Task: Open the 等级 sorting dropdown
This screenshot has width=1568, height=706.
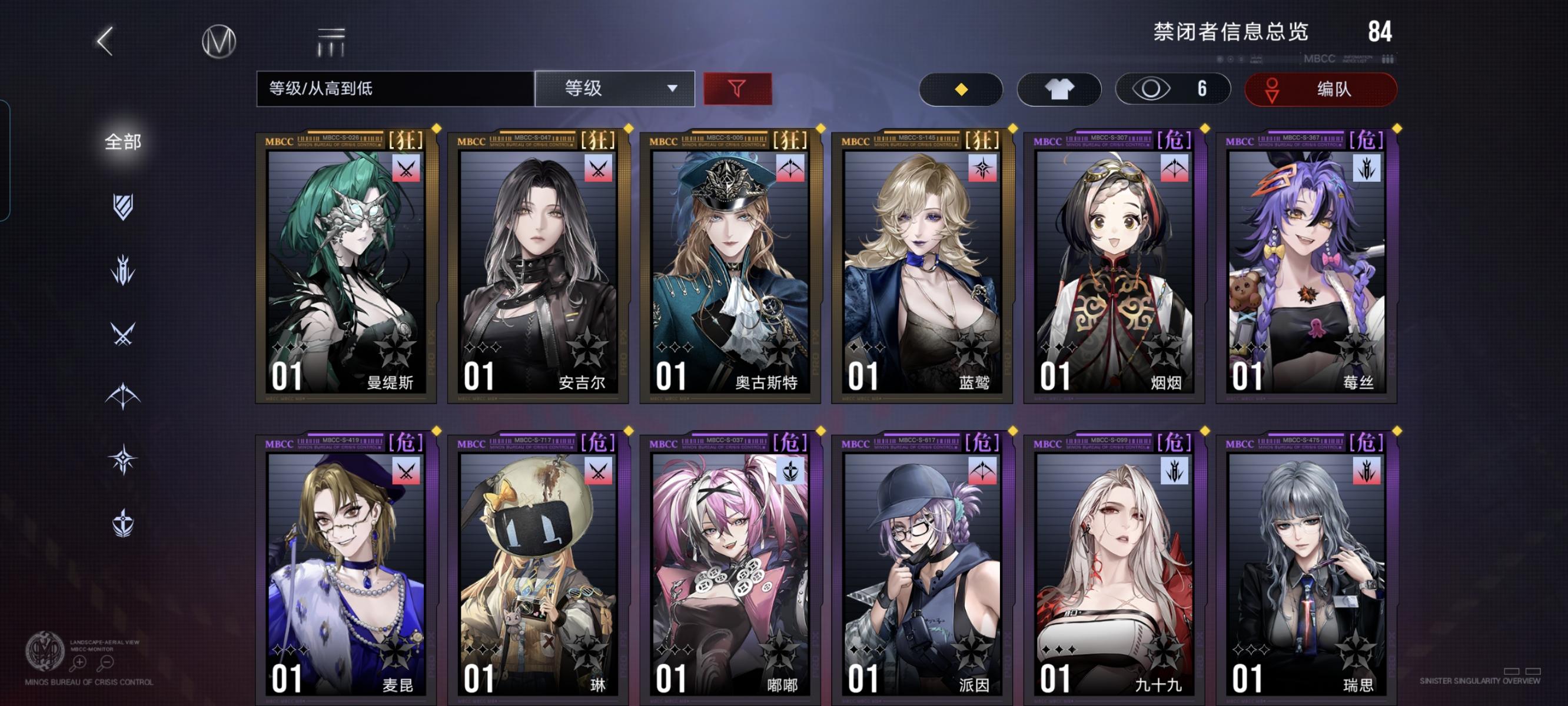Action: (615, 89)
